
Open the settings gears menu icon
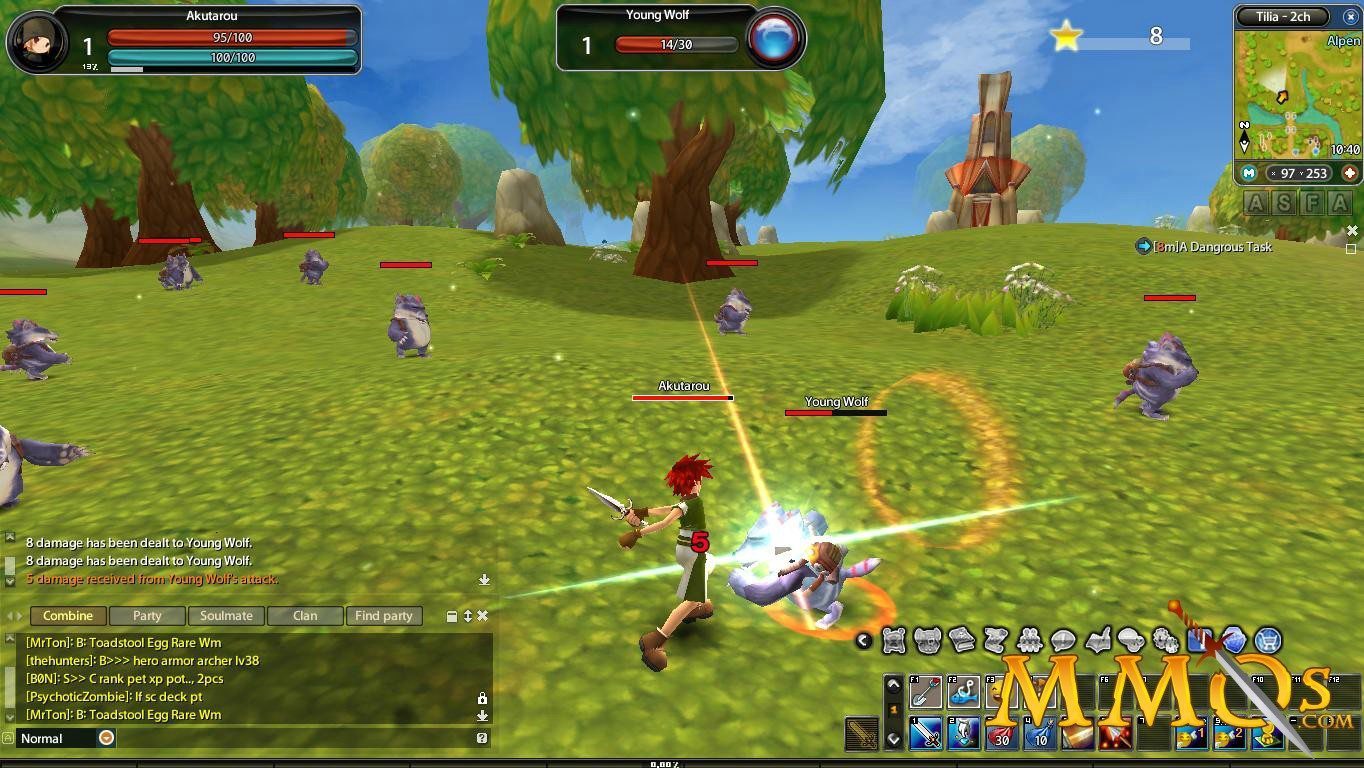1166,640
